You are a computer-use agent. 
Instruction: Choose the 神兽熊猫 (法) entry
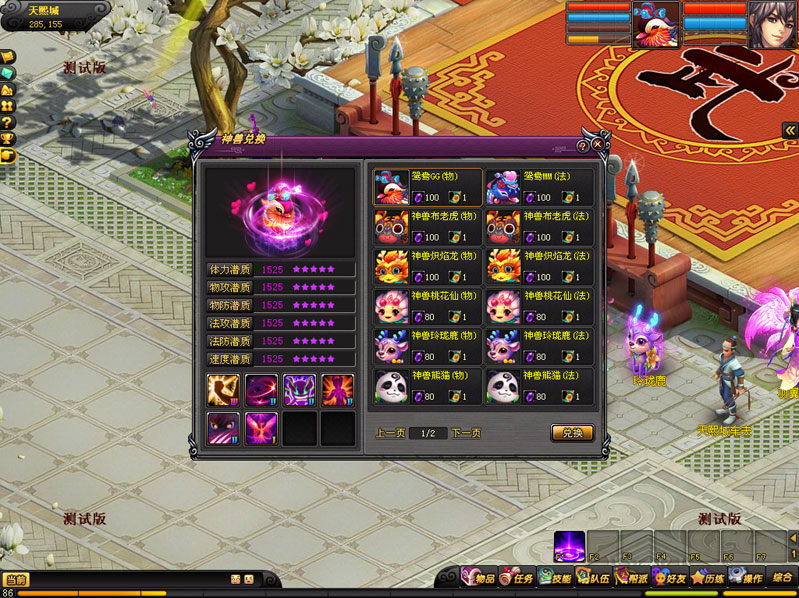pyautogui.click(x=540, y=386)
